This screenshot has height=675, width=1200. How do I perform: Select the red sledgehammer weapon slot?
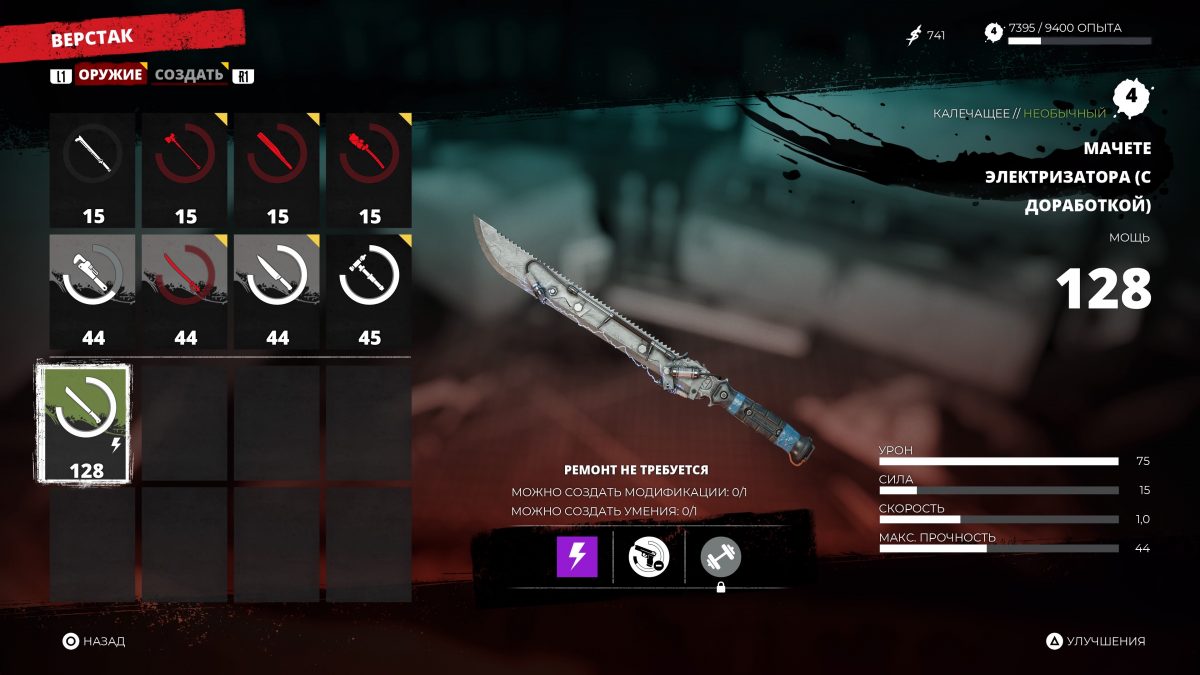(x=185, y=169)
